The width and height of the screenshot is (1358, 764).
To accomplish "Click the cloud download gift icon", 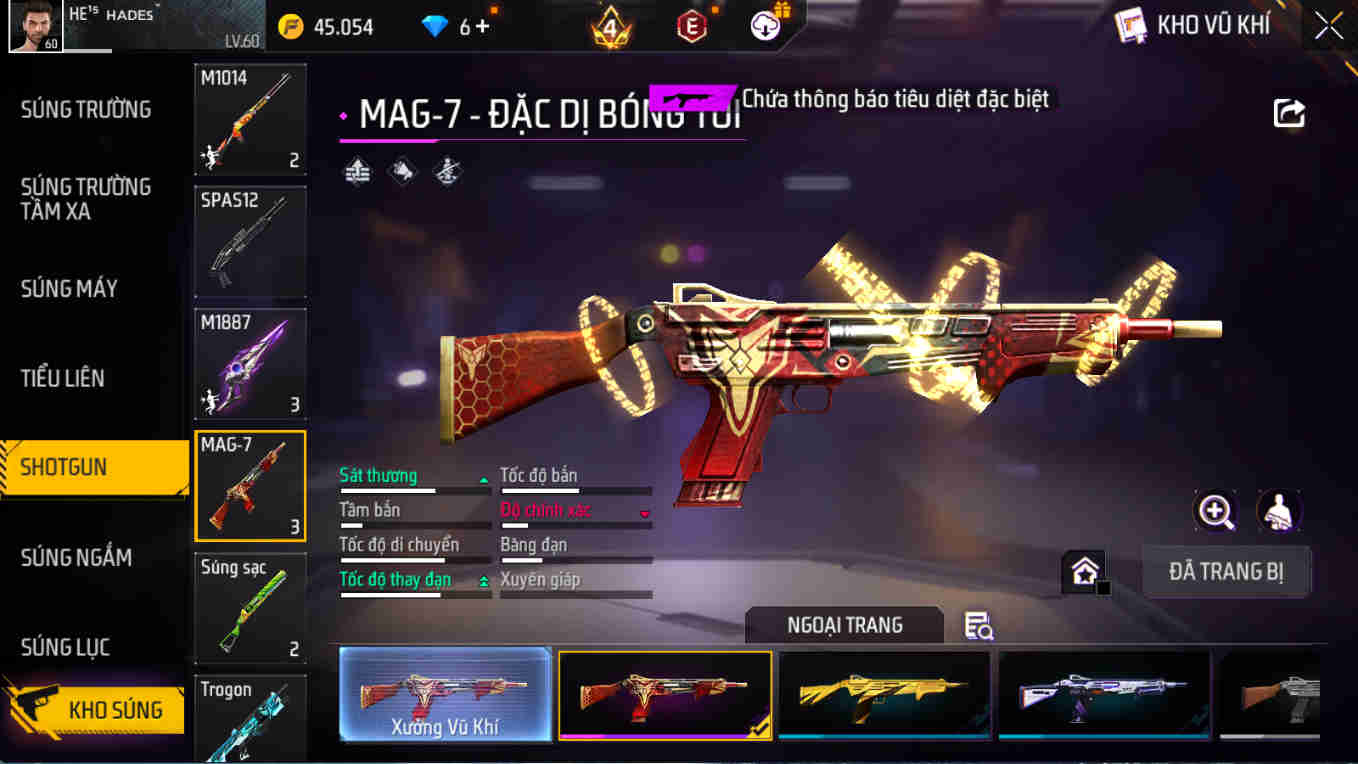I will 765,27.
